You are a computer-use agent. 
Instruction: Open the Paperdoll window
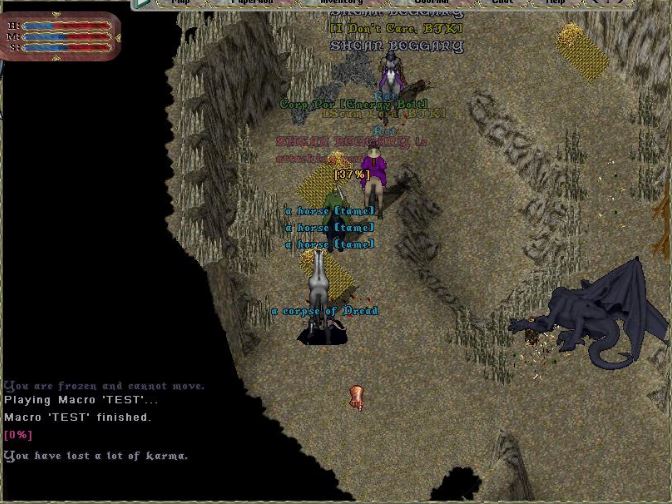click(x=252, y=3)
